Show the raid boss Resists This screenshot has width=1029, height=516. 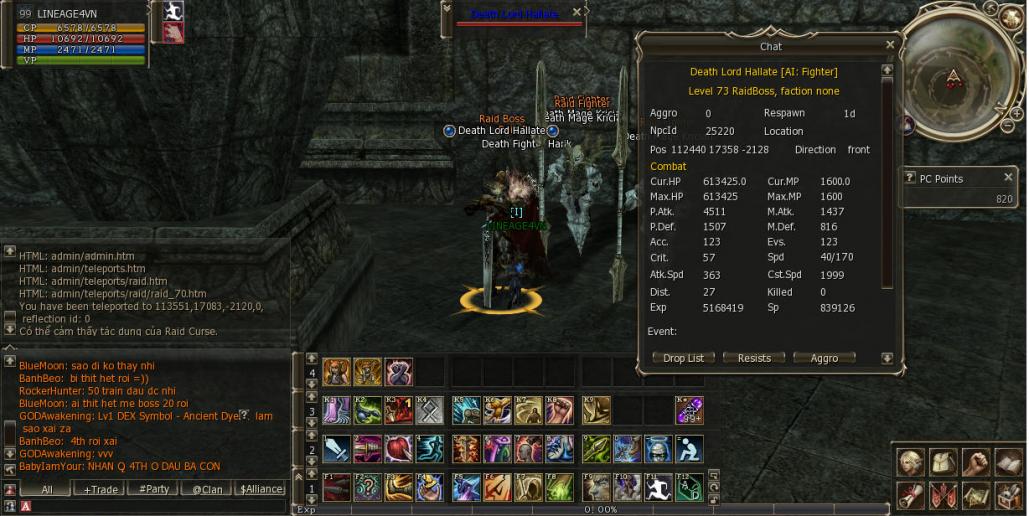754,358
